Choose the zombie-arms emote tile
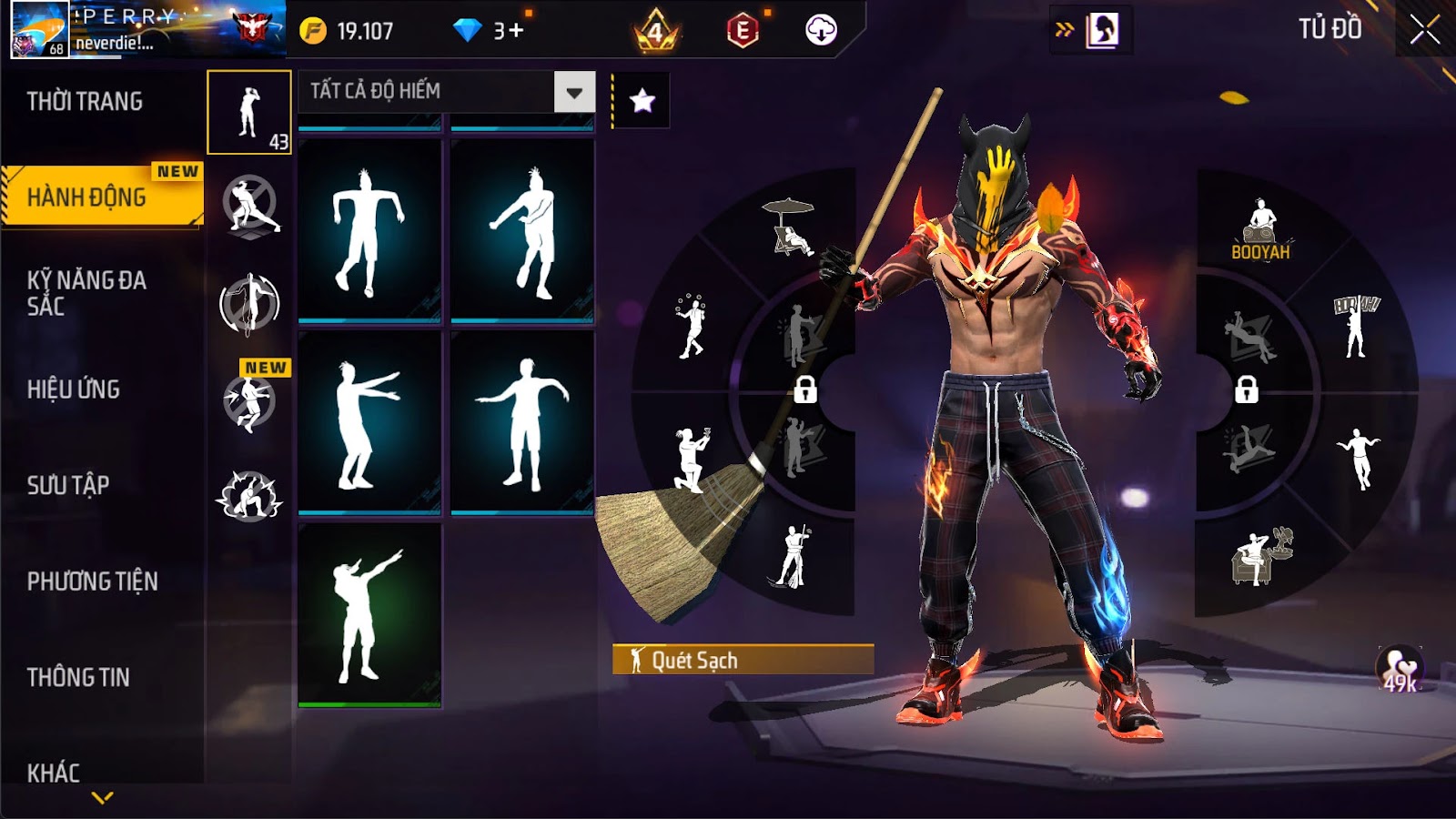Viewport: 1456px width, 819px height. click(x=369, y=422)
